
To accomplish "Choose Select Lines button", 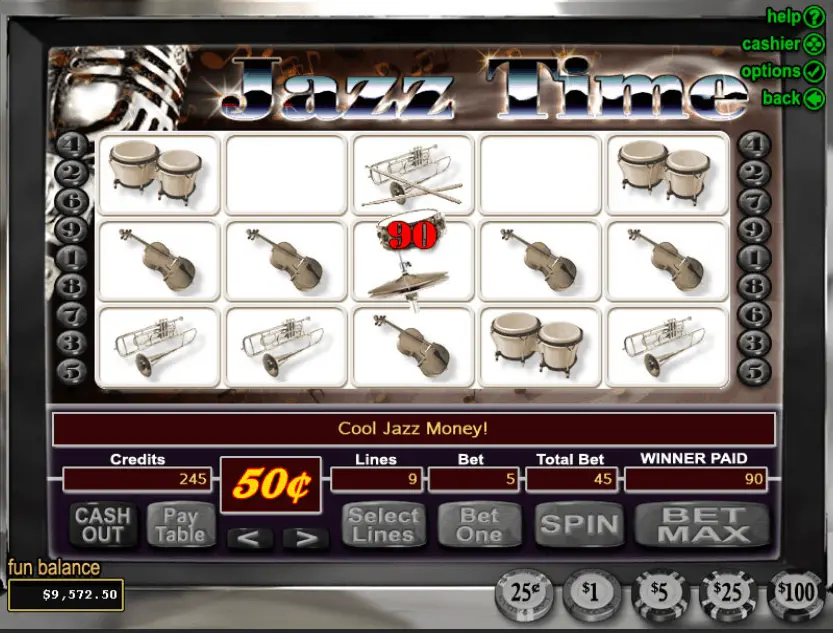I will [x=384, y=524].
